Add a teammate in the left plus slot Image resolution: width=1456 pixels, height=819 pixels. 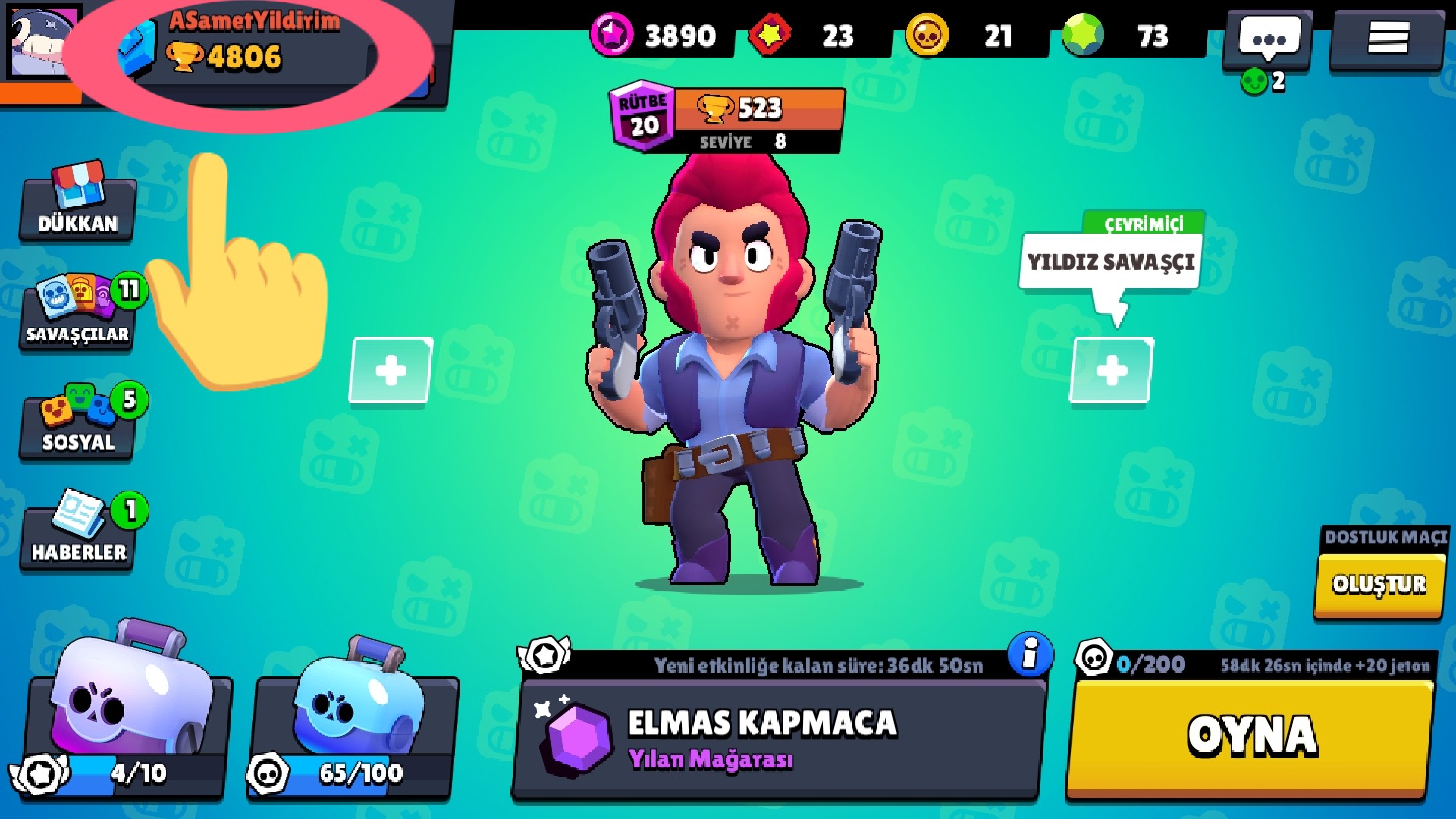tap(391, 371)
